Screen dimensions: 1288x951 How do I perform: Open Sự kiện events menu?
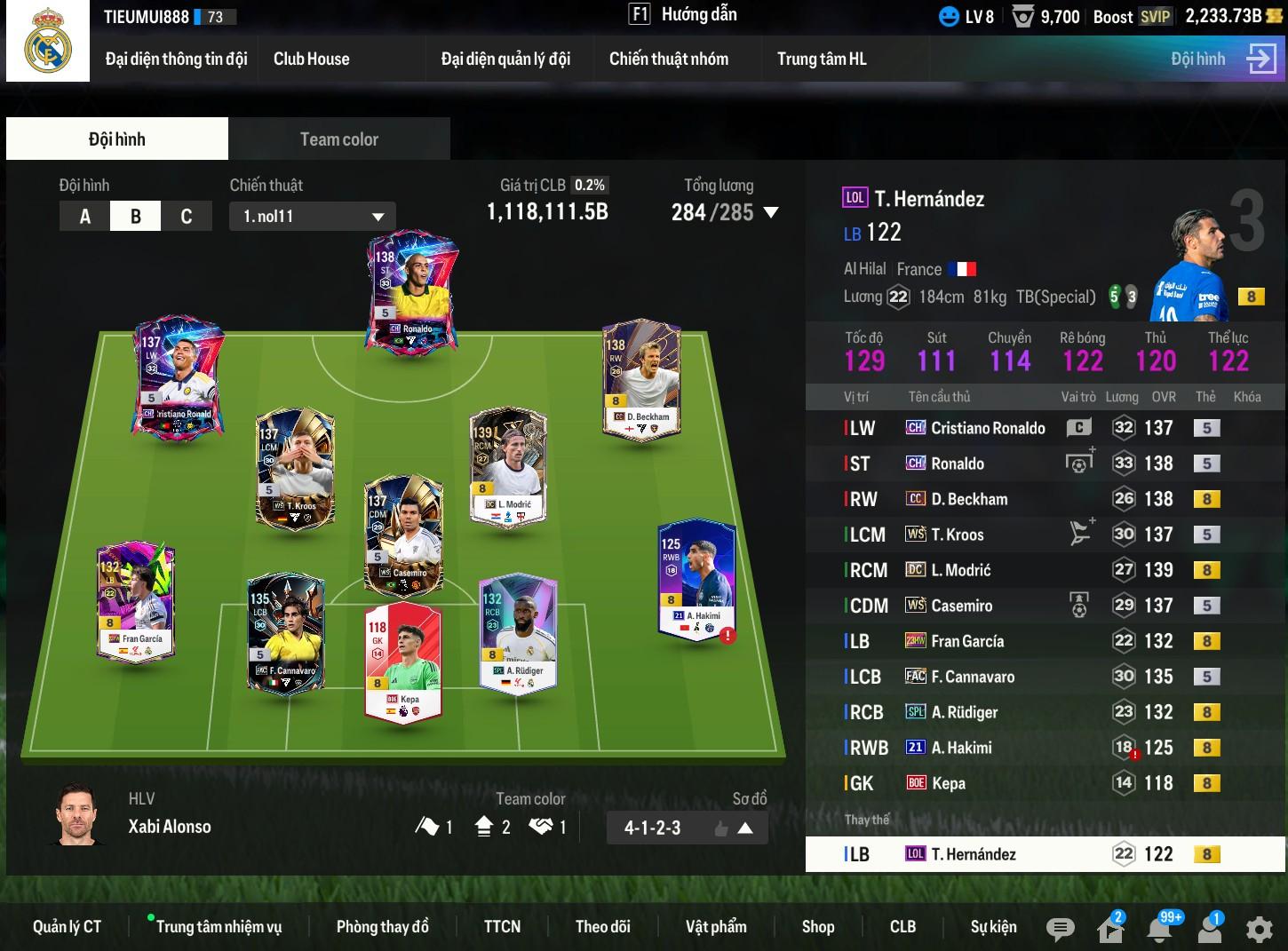(993, 927)
